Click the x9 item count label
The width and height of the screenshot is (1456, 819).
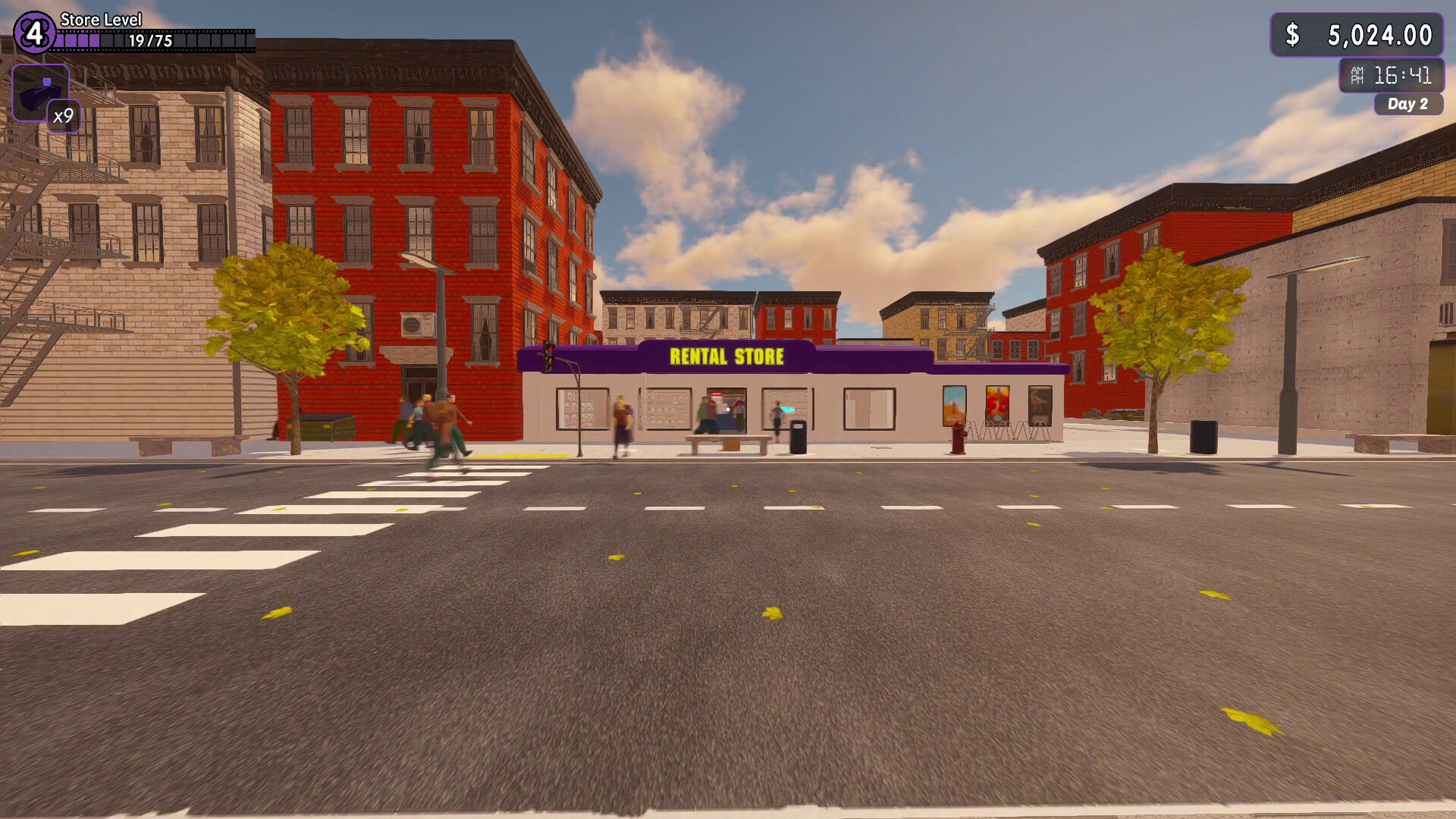[63, 117]
